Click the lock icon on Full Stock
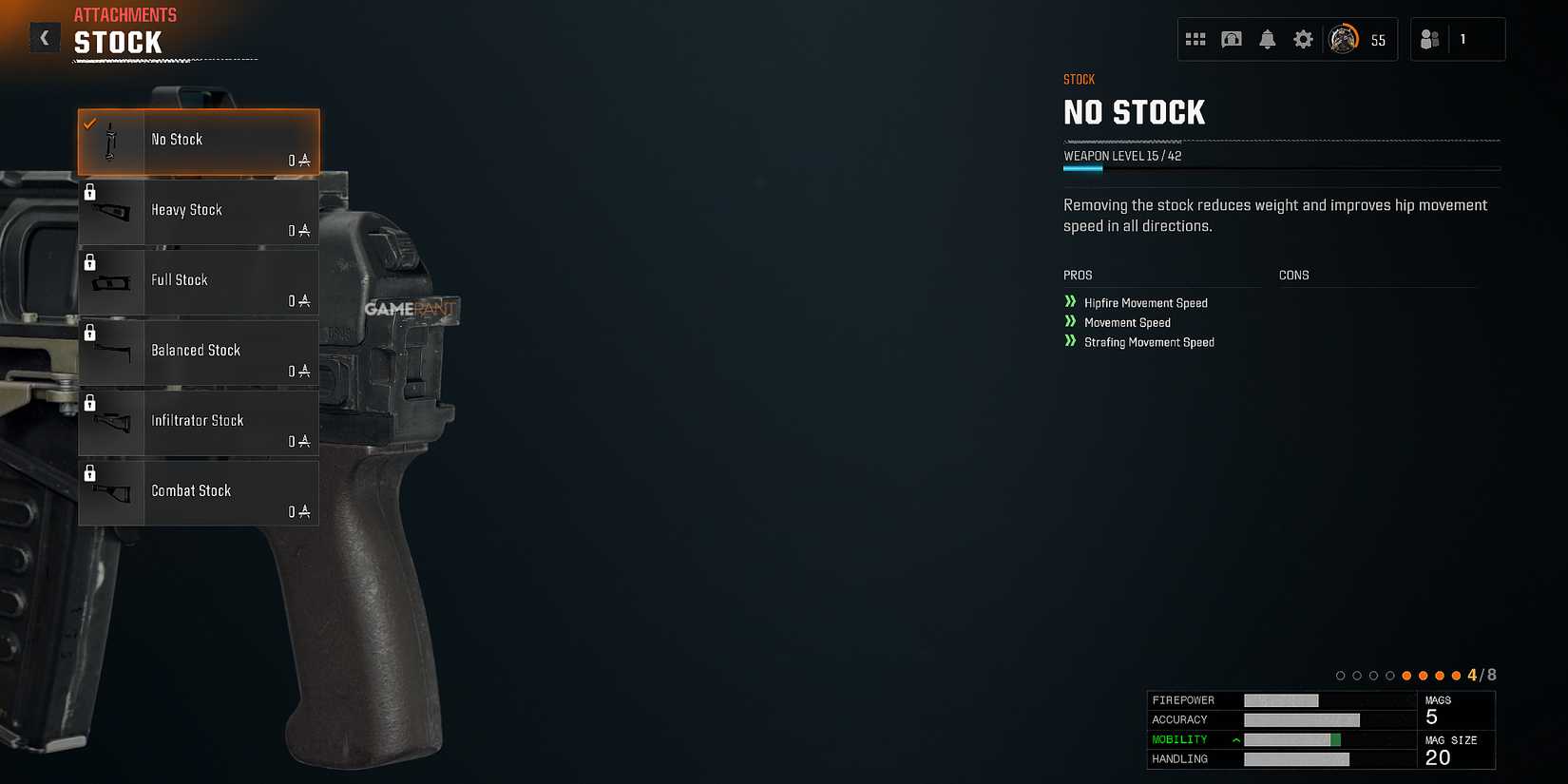Viewport: 1568px width, 784px height. click(x=90, y=262)
